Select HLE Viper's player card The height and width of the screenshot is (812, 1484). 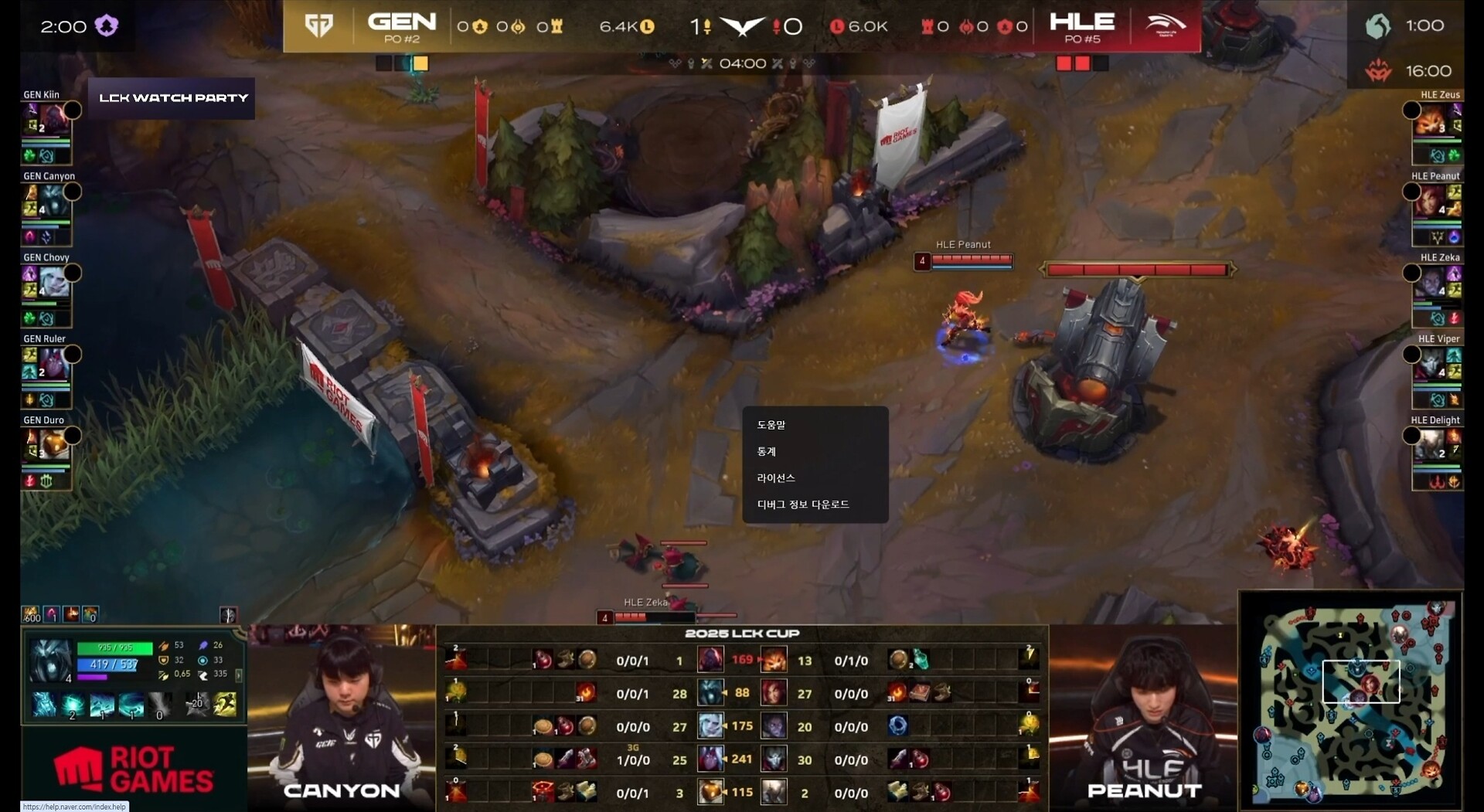click(x=1436, y=372)
